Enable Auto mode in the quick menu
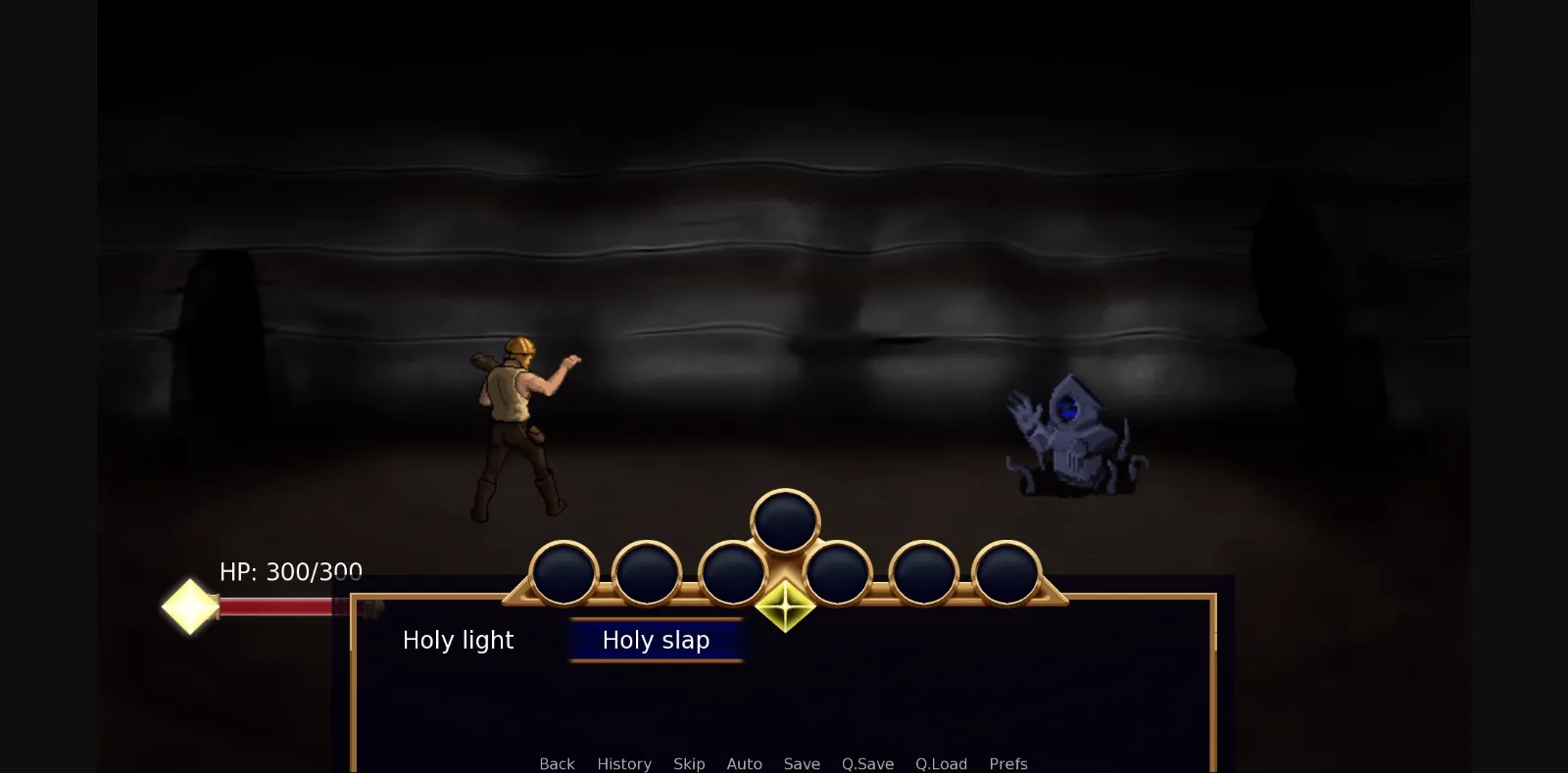 click(x=745, y=763)
